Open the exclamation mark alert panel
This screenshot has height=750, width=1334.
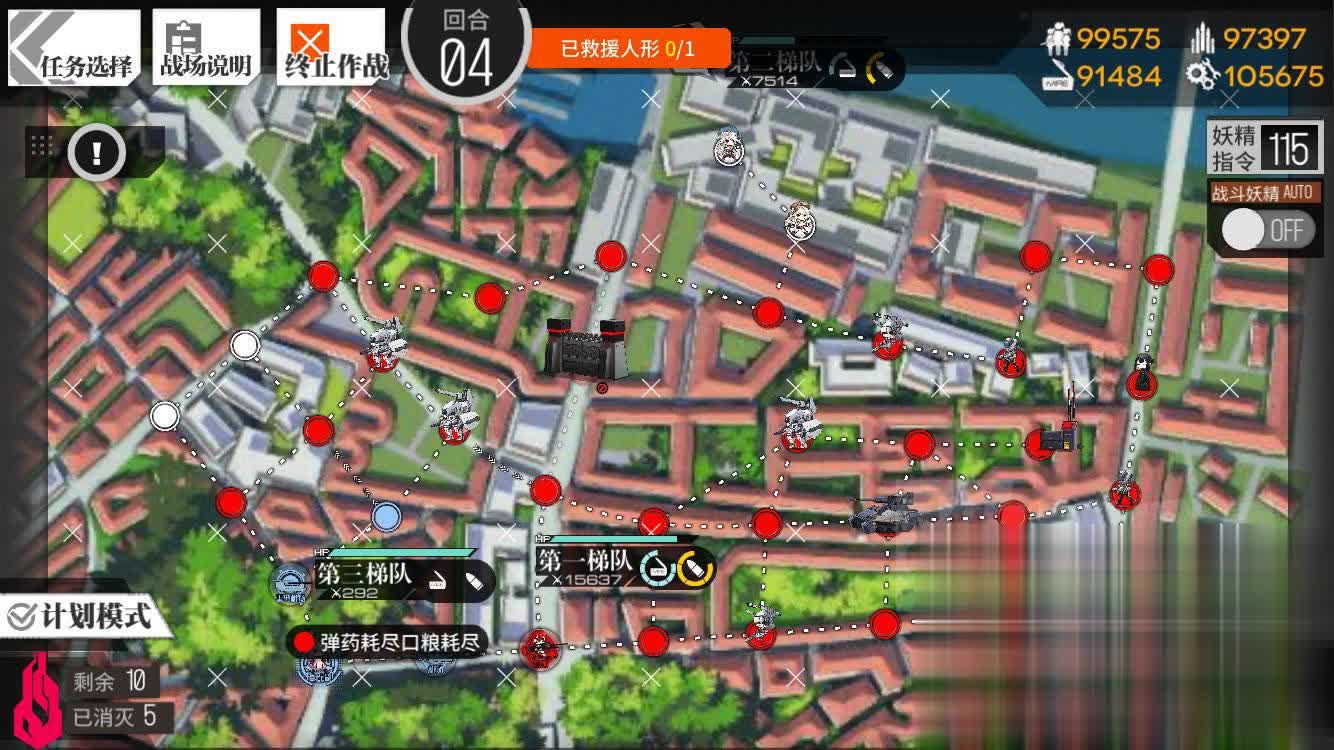(x=96, y=153)
